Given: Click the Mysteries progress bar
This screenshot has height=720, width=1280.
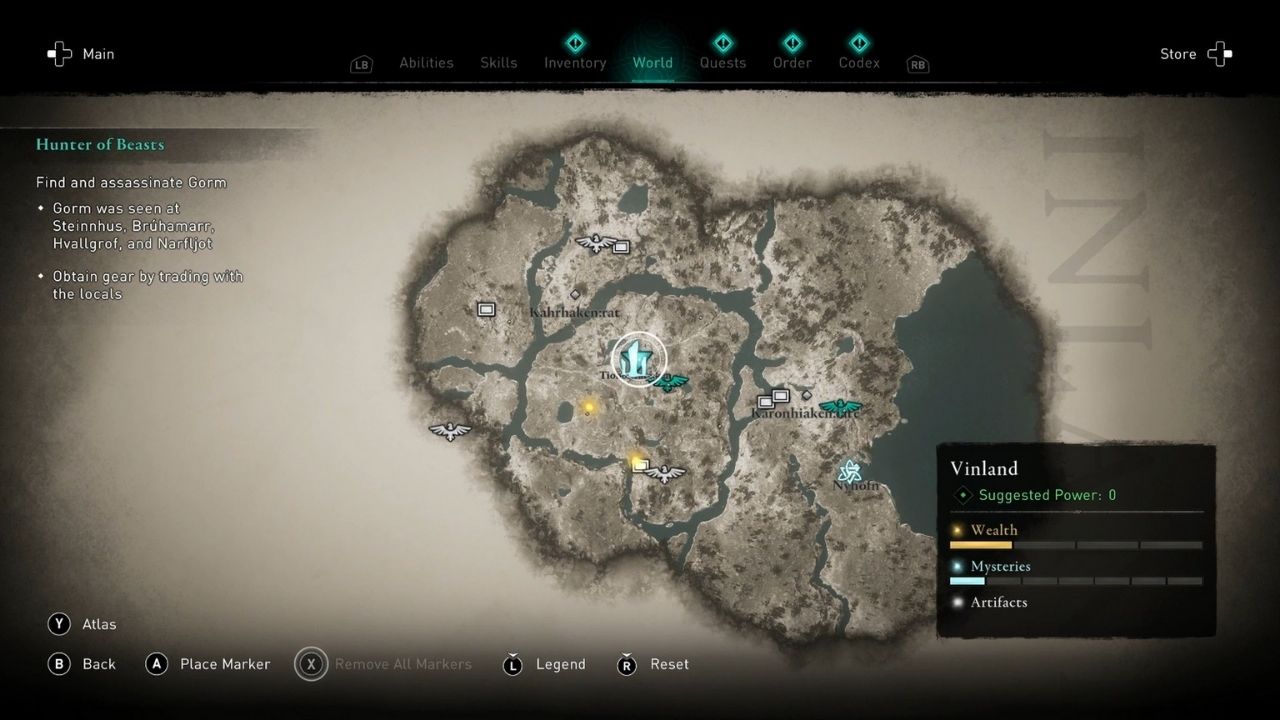Looking at the screenshot, I should coord(1075,580).
